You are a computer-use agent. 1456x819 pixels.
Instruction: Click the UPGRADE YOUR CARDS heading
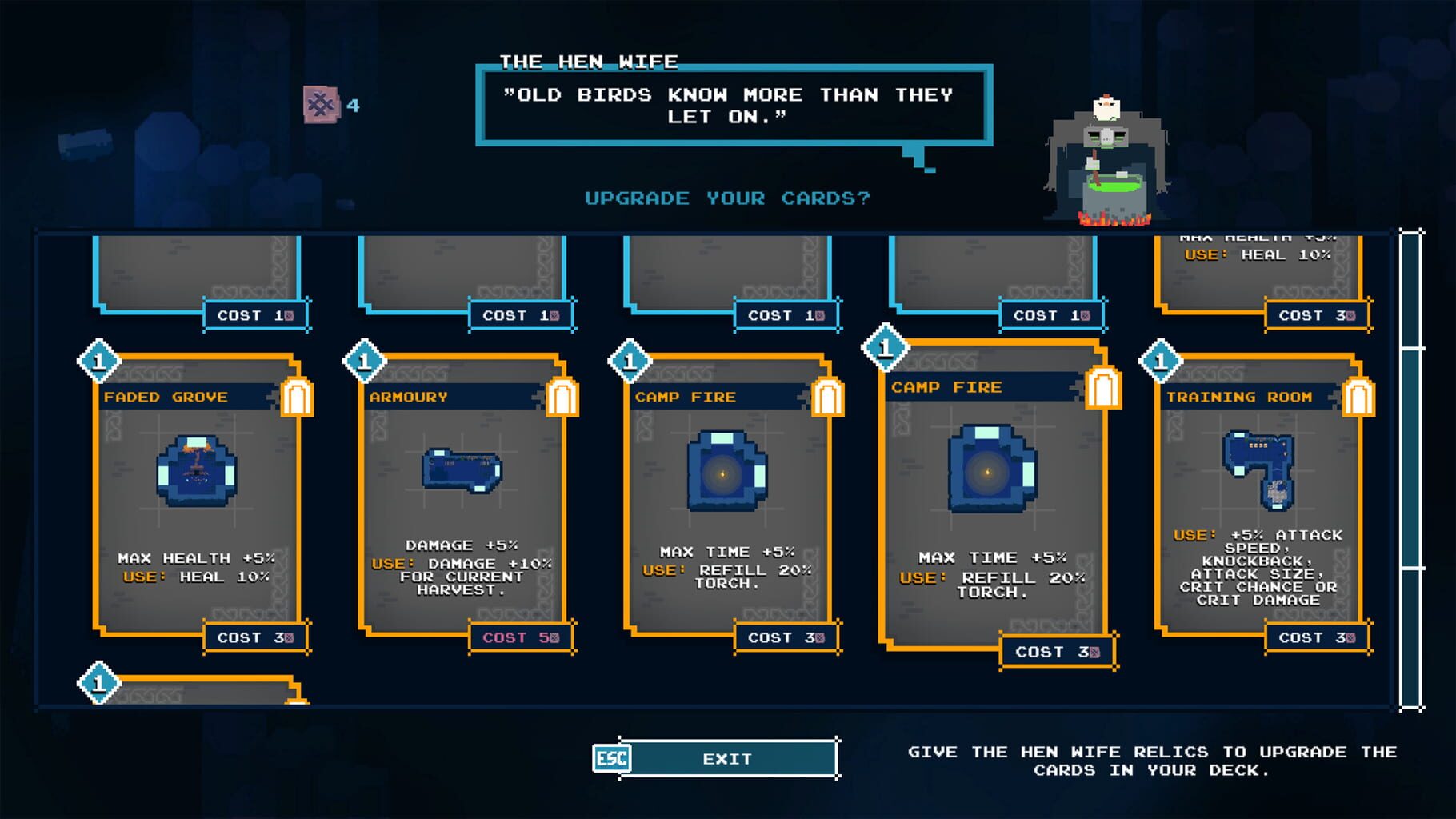click(x=729, y=198)
